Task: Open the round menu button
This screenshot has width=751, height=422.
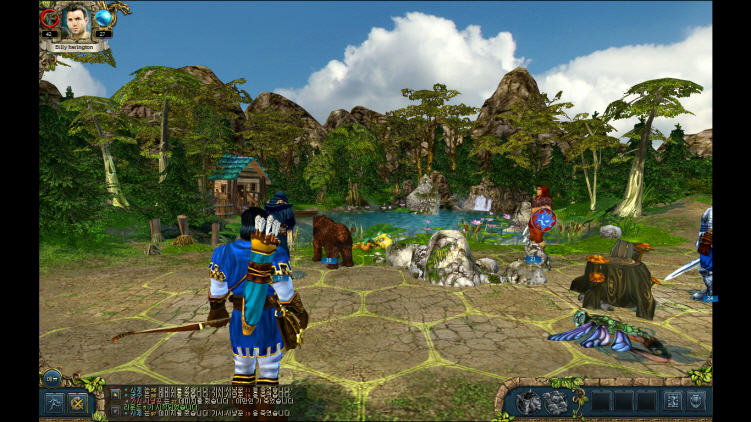Action: (x=52, y=377)
